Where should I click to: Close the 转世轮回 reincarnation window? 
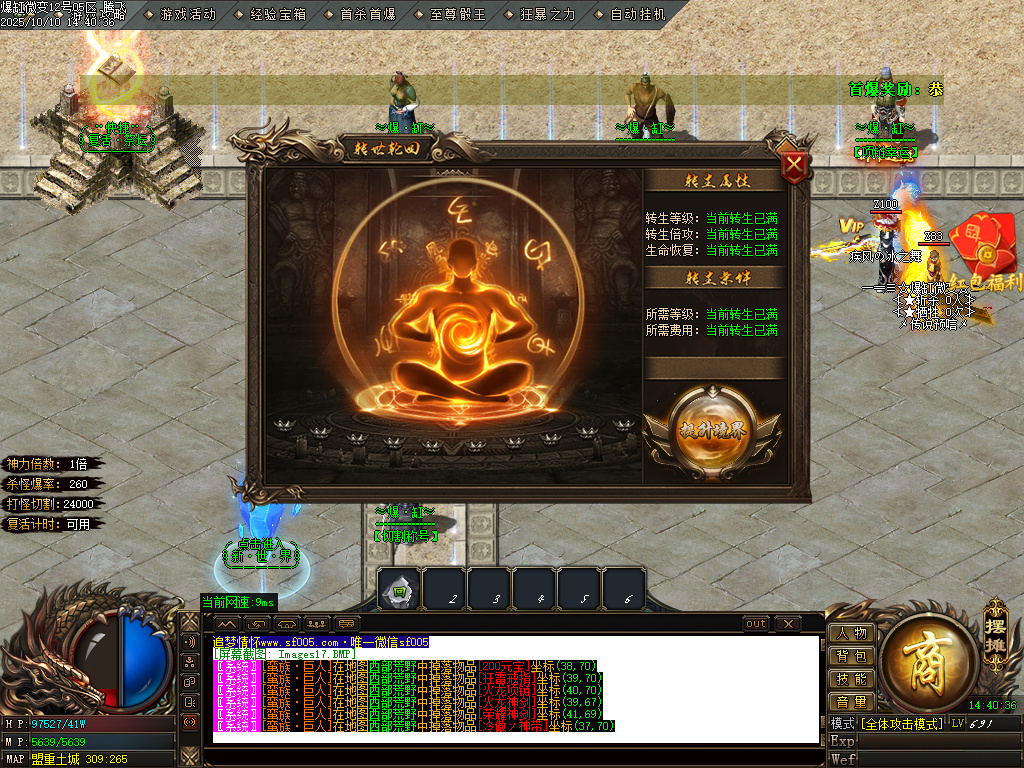[x=794, y=165]
